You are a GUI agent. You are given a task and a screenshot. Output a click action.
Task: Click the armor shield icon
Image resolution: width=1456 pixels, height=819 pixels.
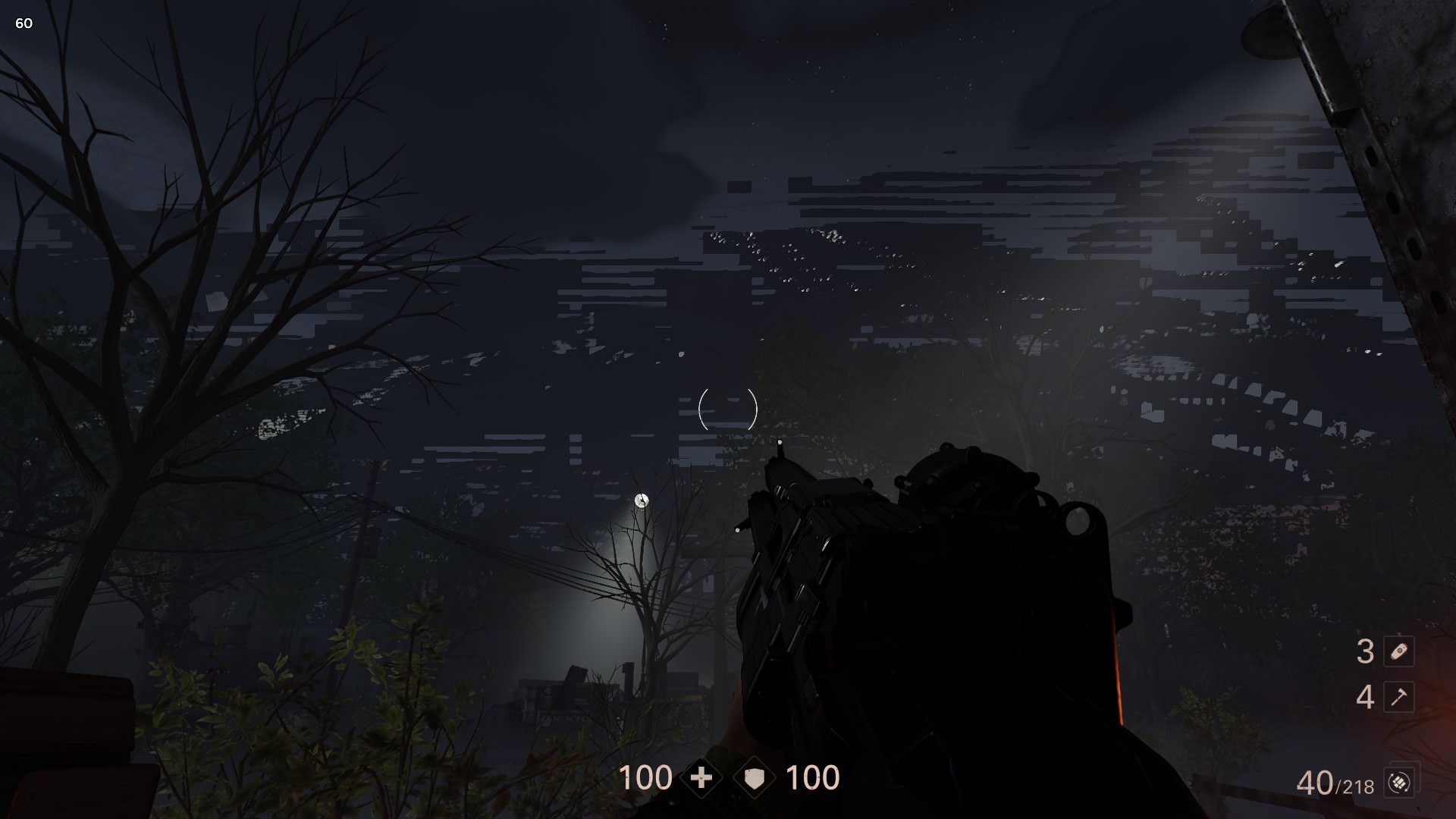[x=754, y=778]
